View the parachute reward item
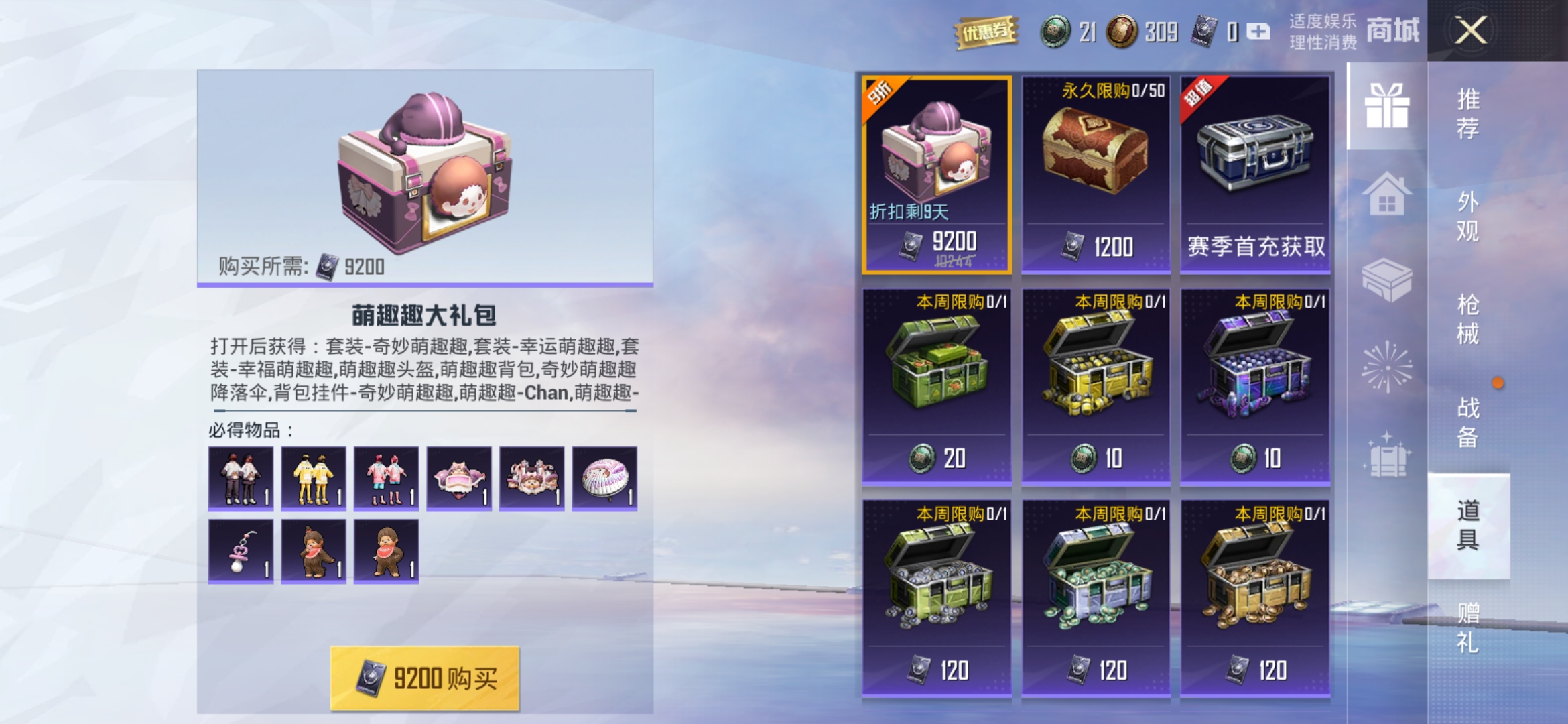The image size is (1568, 724). tap(604, 479)
